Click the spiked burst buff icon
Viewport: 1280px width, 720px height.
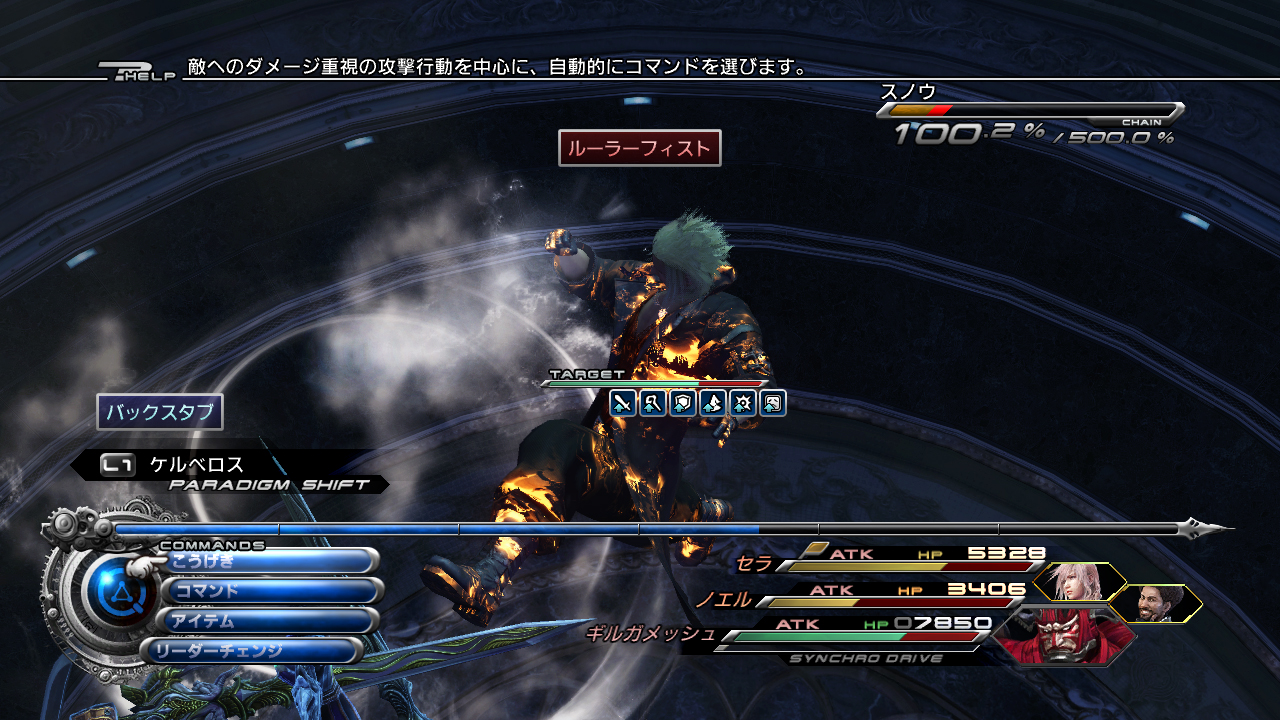tap(743, 403)
